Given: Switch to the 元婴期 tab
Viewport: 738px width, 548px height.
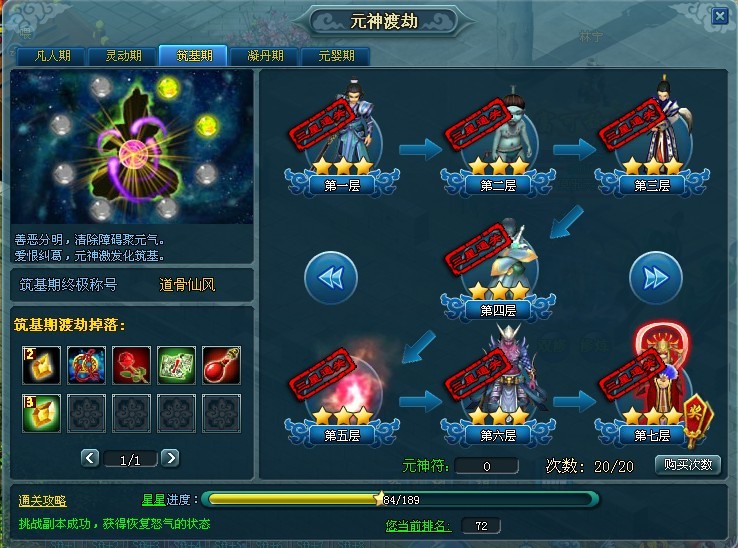Looking at the screenshot, I should (x=335, y=56).
